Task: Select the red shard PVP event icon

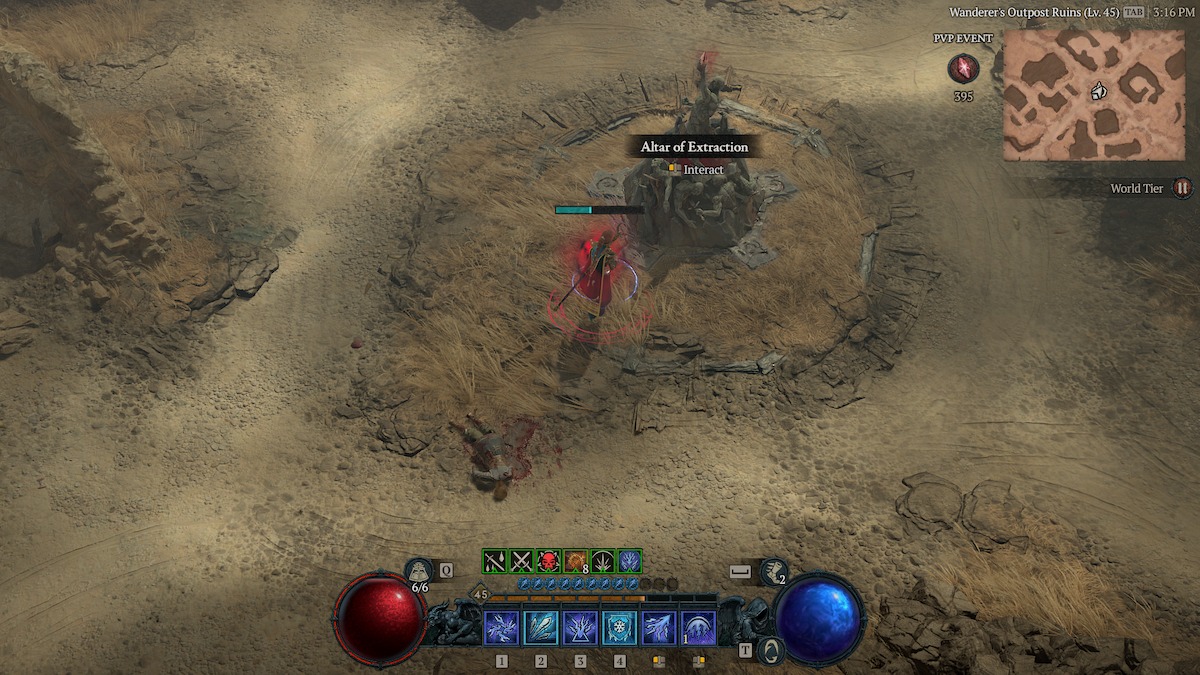Action: coord(964,68)
